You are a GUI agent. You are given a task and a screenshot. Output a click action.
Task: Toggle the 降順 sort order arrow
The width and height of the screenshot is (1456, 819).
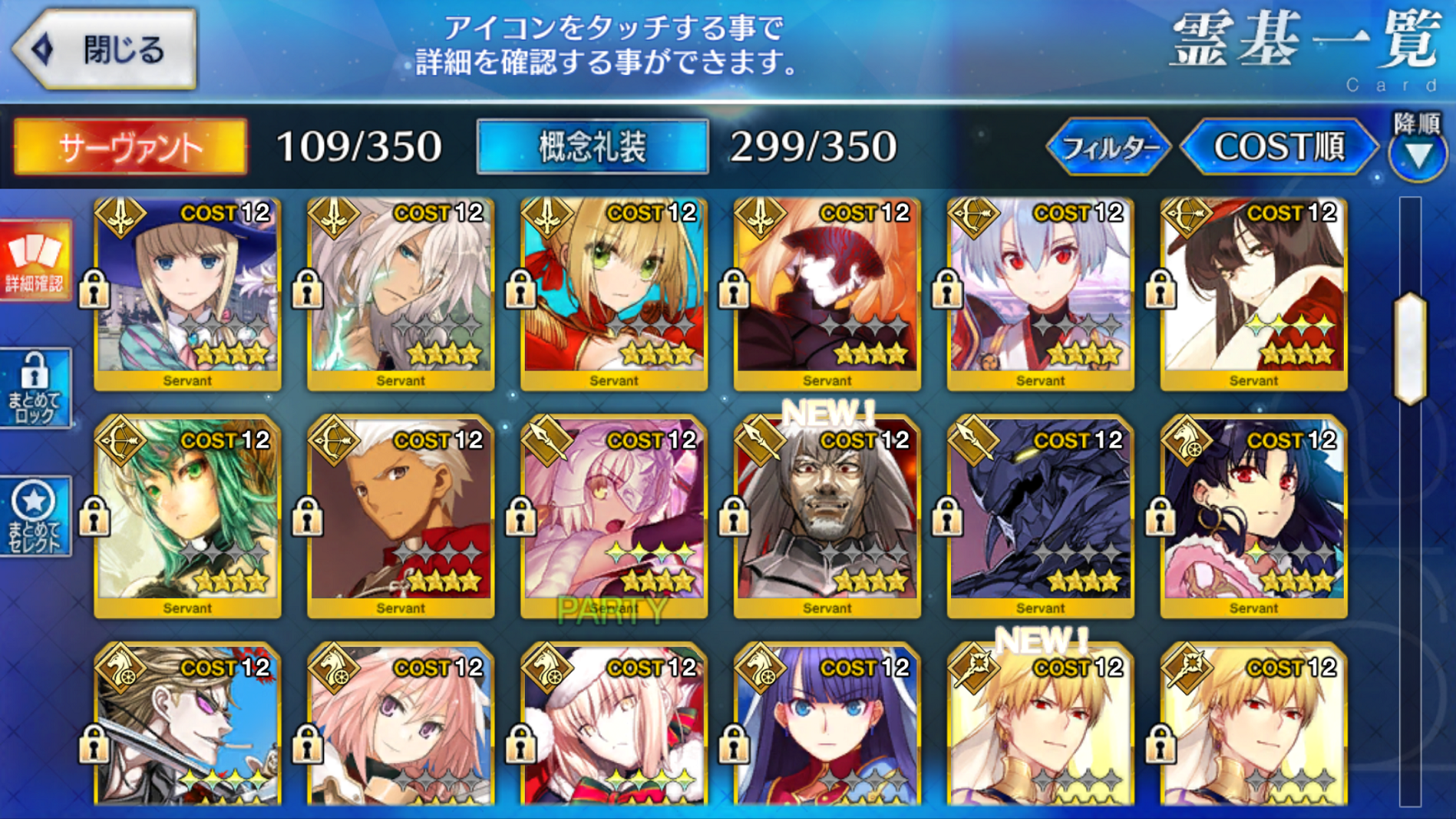(x=1417, y=152)
